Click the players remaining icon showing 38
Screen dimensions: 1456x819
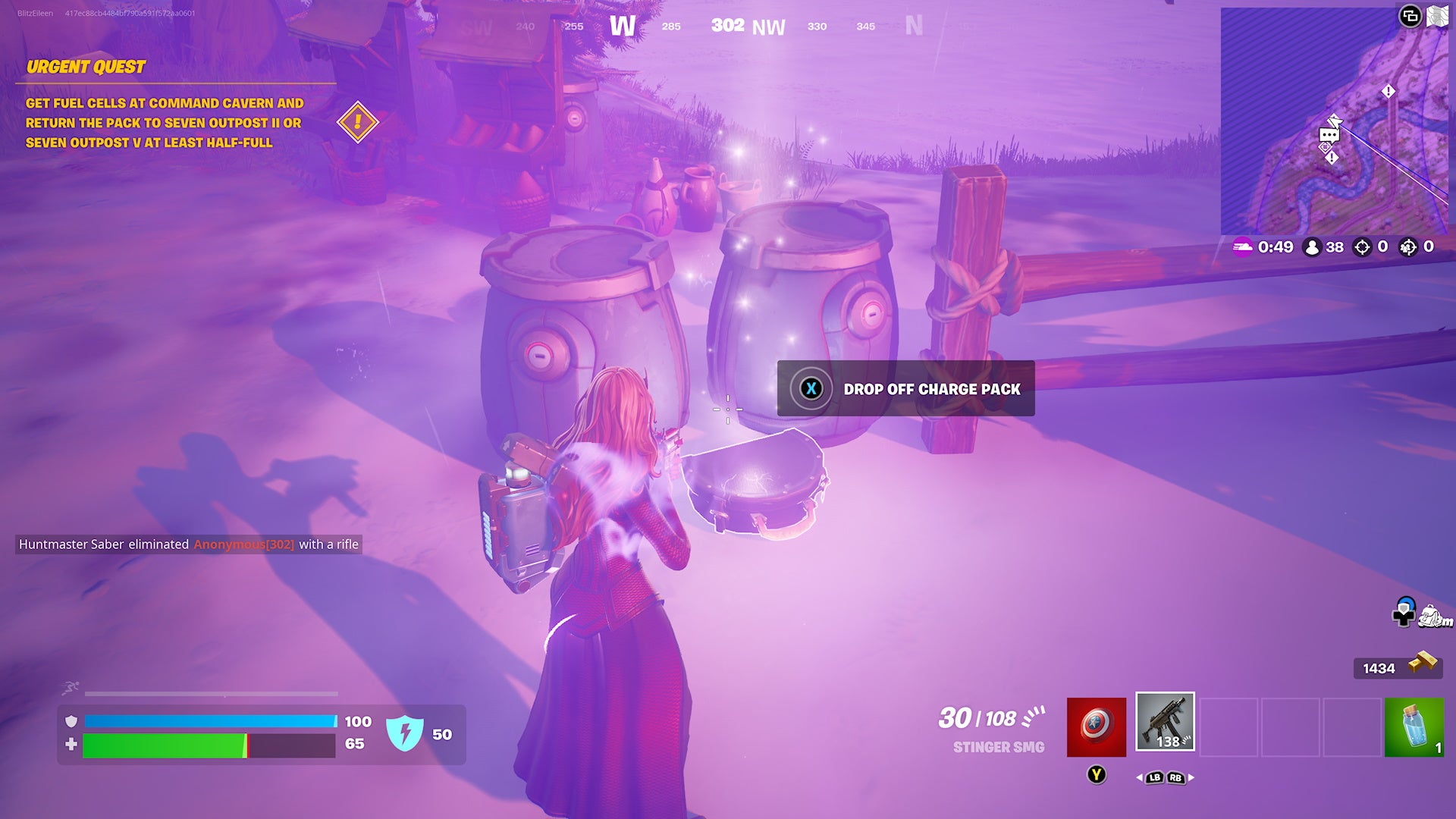click(x=1311, y=246)
